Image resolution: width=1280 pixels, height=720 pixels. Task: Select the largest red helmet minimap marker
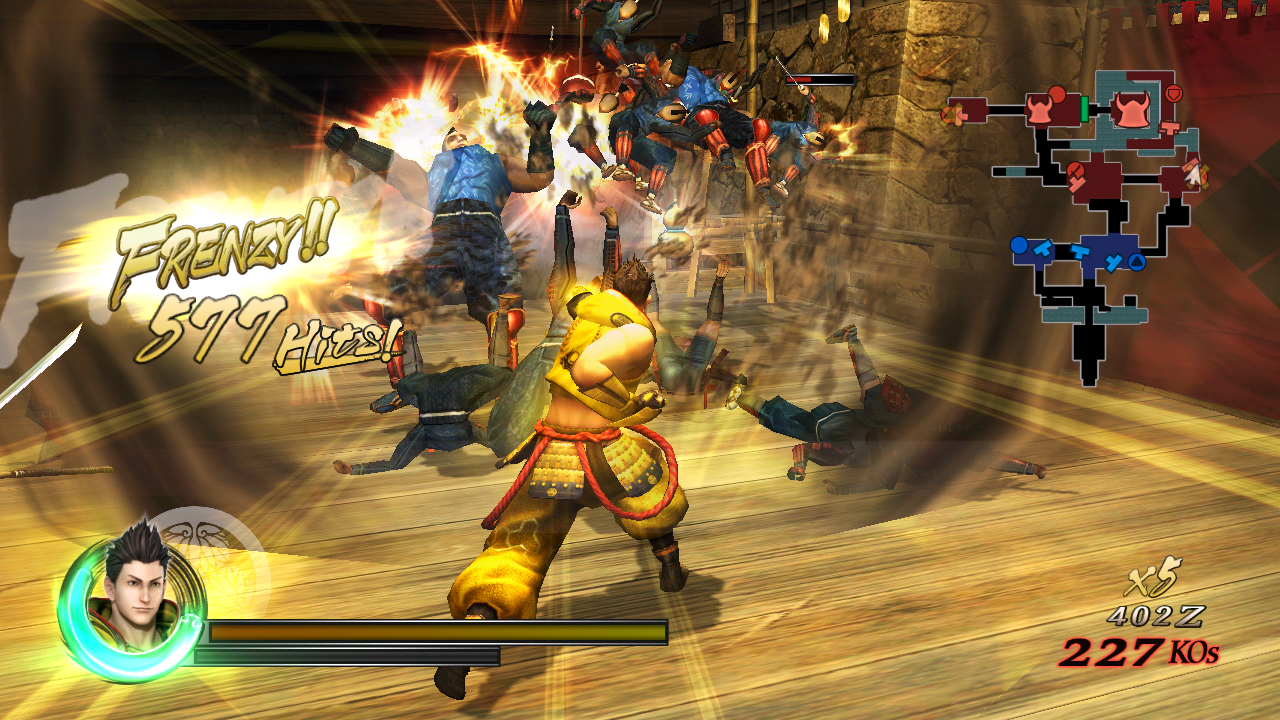(x=1132, y=110)
